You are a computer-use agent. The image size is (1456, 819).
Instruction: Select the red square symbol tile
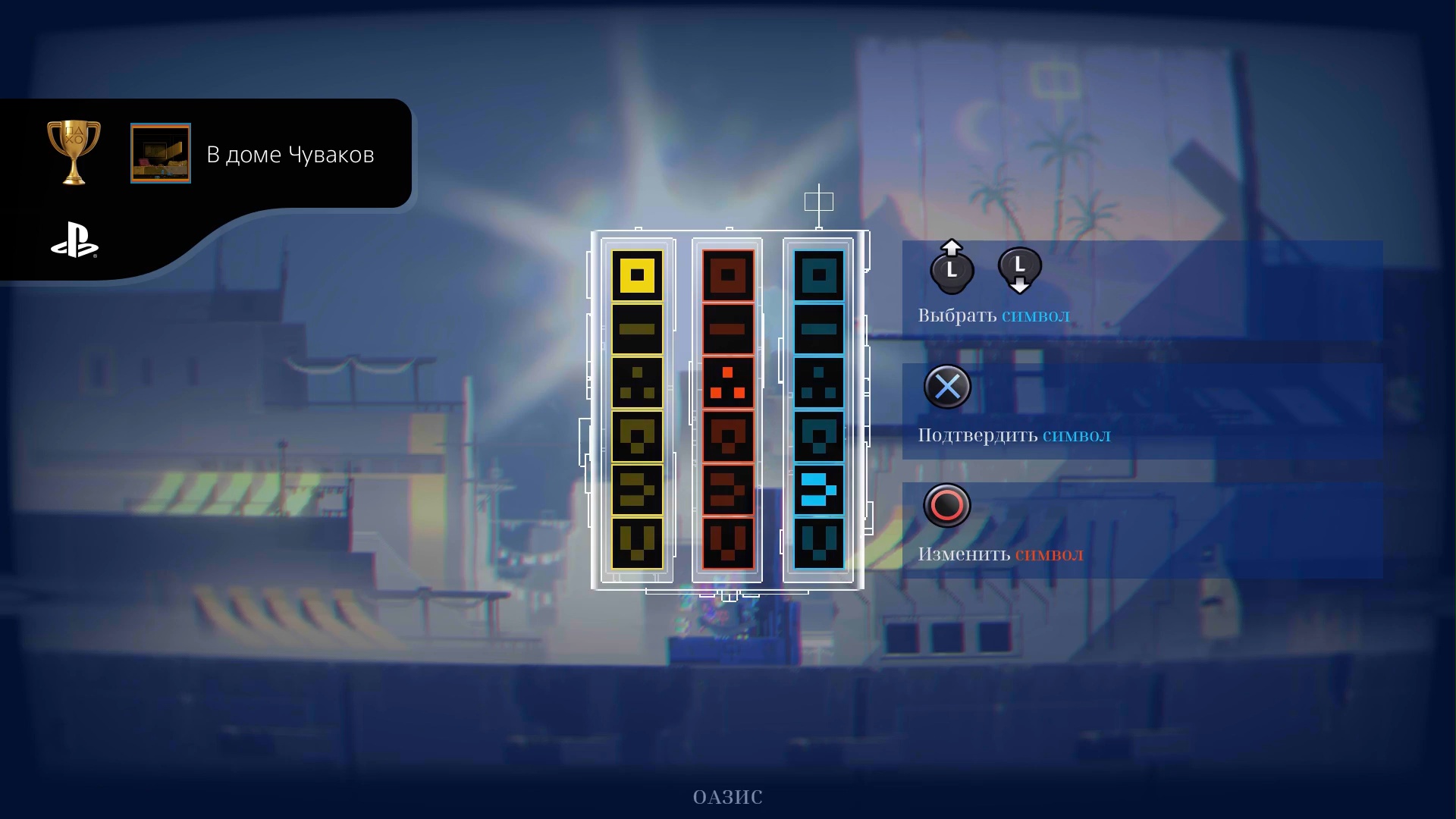point(728,275)
